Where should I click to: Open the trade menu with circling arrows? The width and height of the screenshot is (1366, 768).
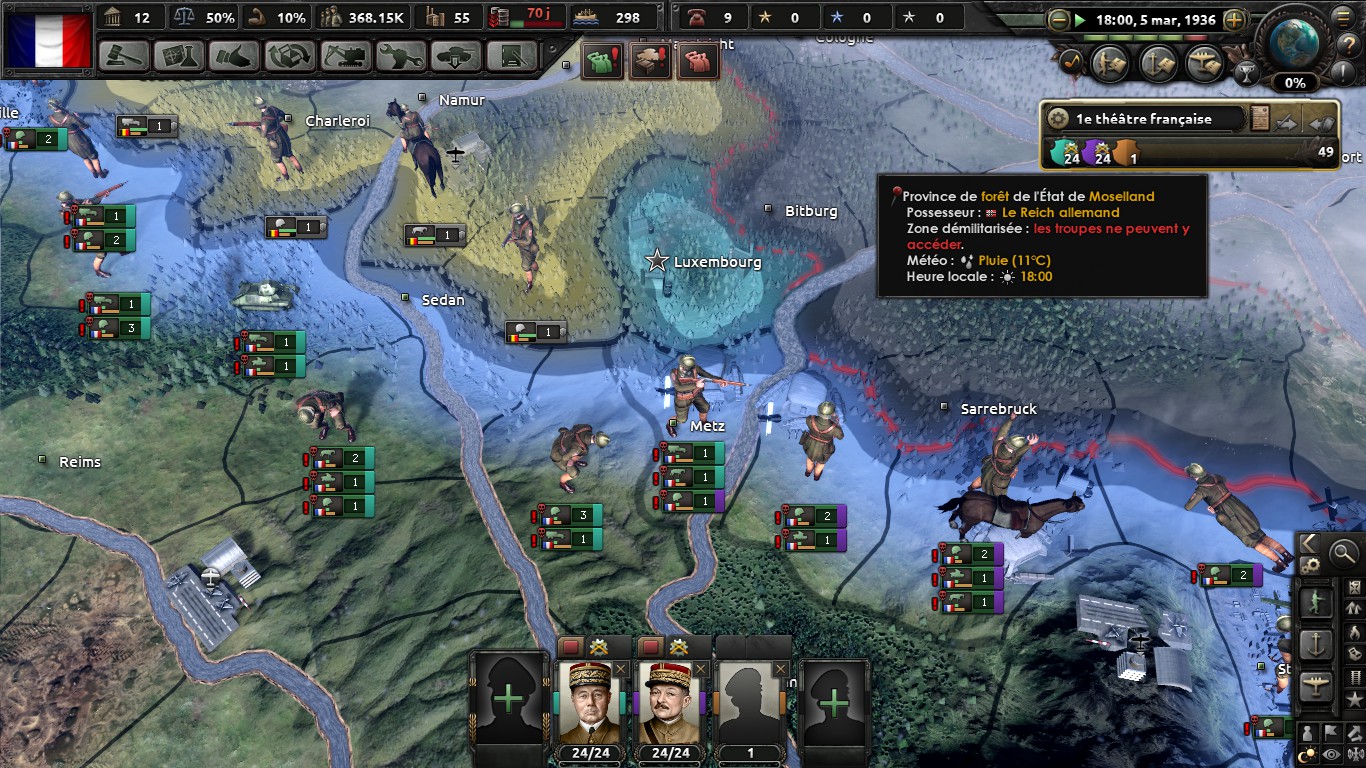coord(289,56)
